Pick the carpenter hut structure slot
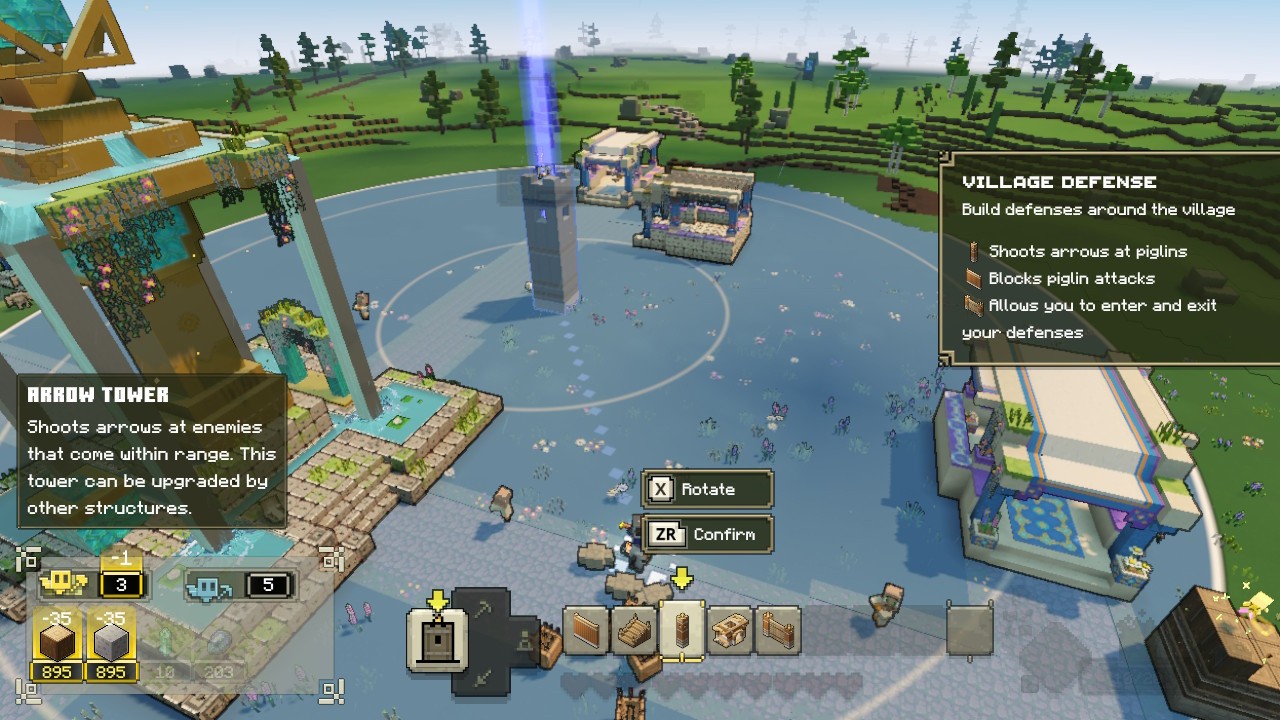Viewport: 1280px width, 720px height. (731, 631)
